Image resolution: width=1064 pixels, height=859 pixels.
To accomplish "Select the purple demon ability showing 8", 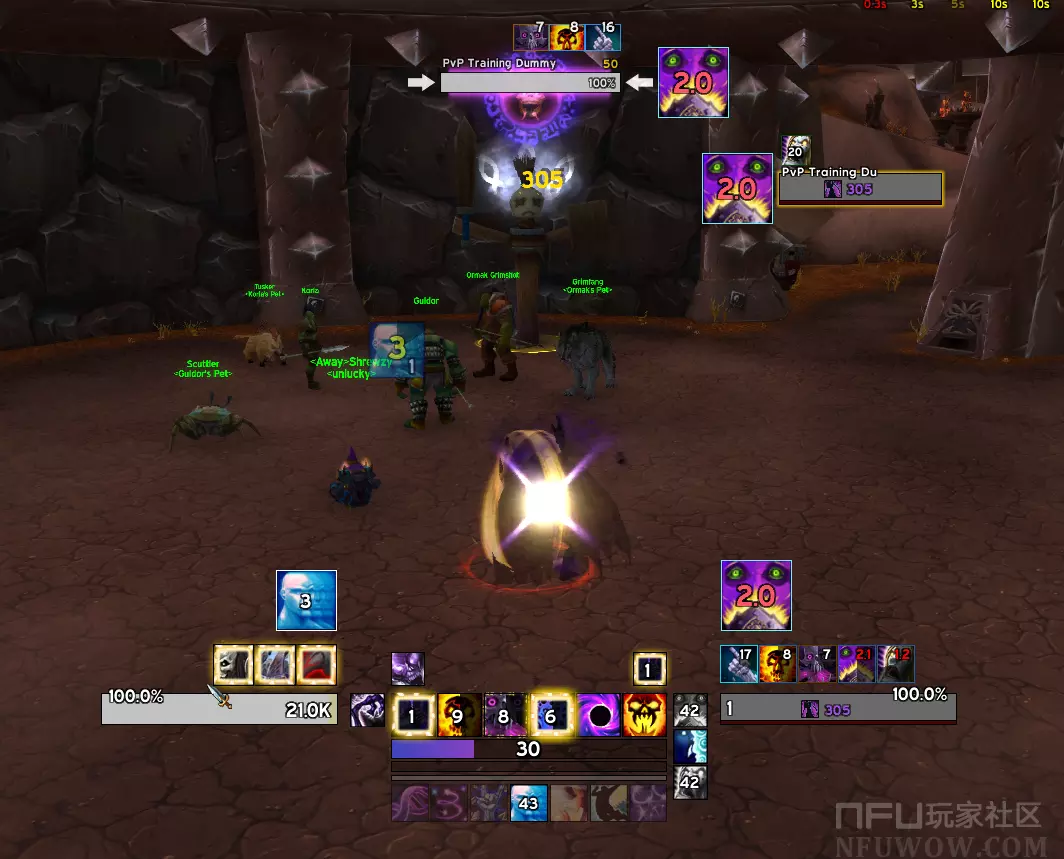I will 504,714.
